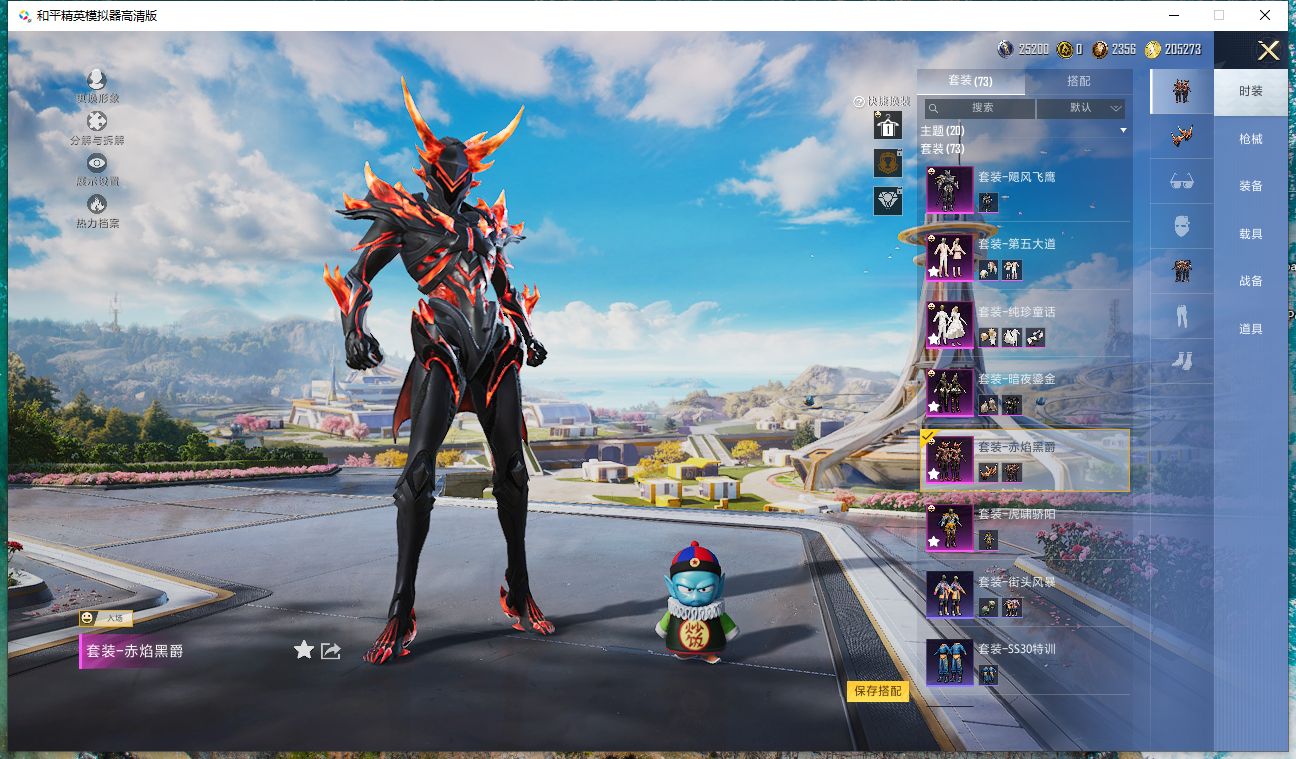The width and height of the screenshot is (1296, 759).
Task: Open the 载具 vehicles category
Action: 1250,234
